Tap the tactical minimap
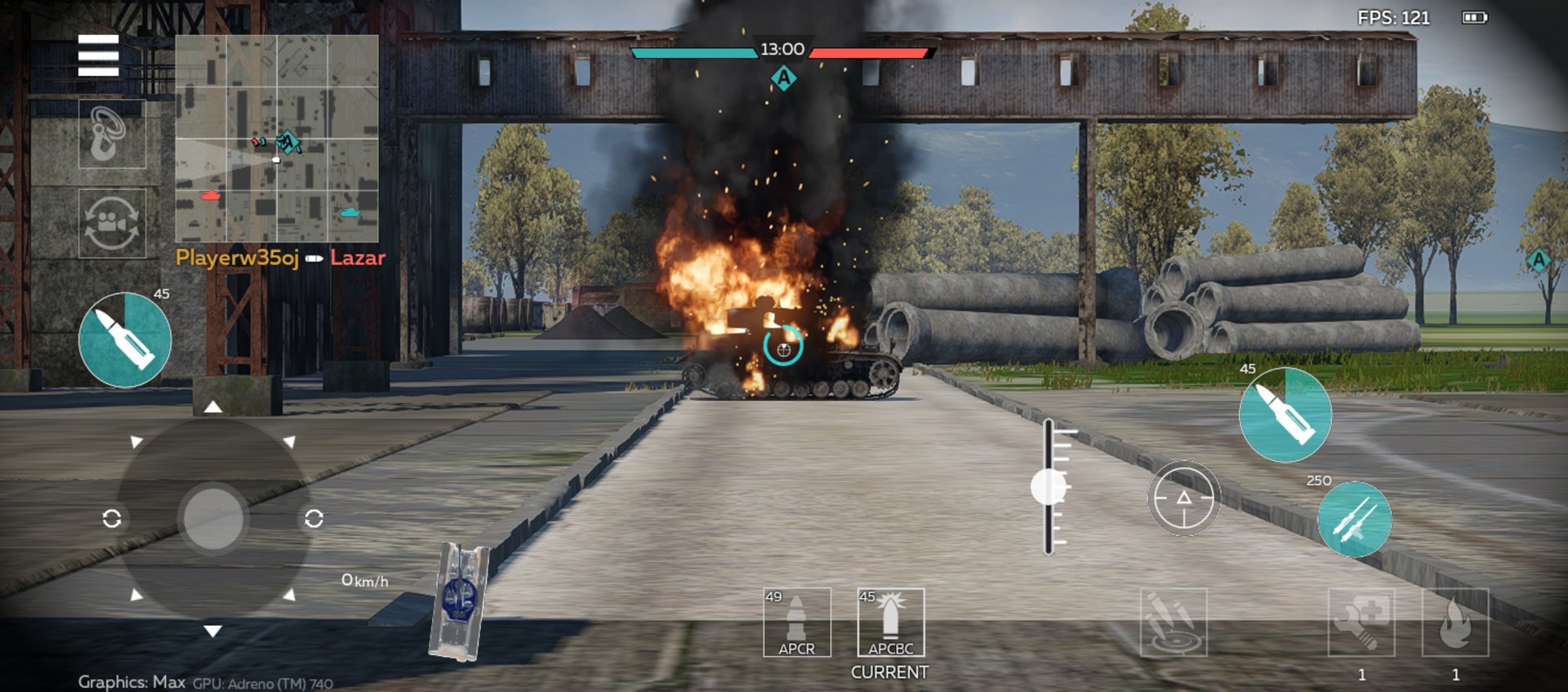This screenshot has height=692, width=1568. tap(276, 137)
